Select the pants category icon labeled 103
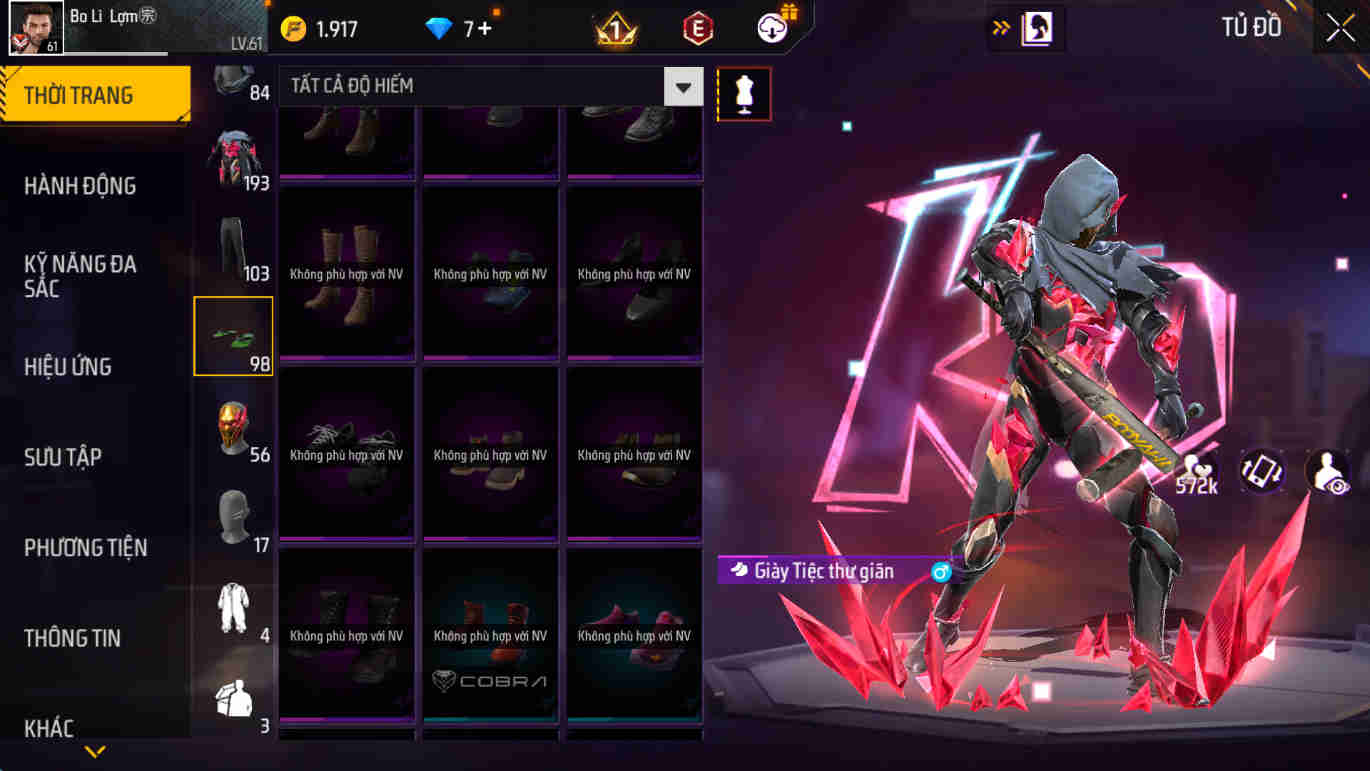 click(233, 245)
